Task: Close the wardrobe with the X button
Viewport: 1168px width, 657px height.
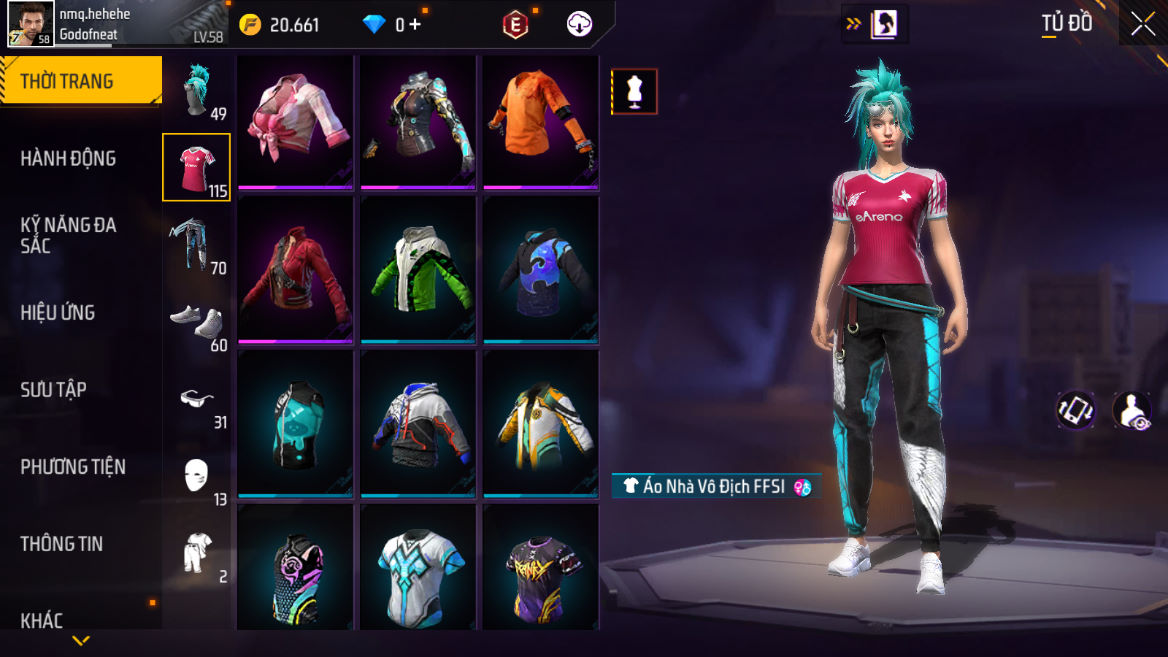Action: (1142, 24)
